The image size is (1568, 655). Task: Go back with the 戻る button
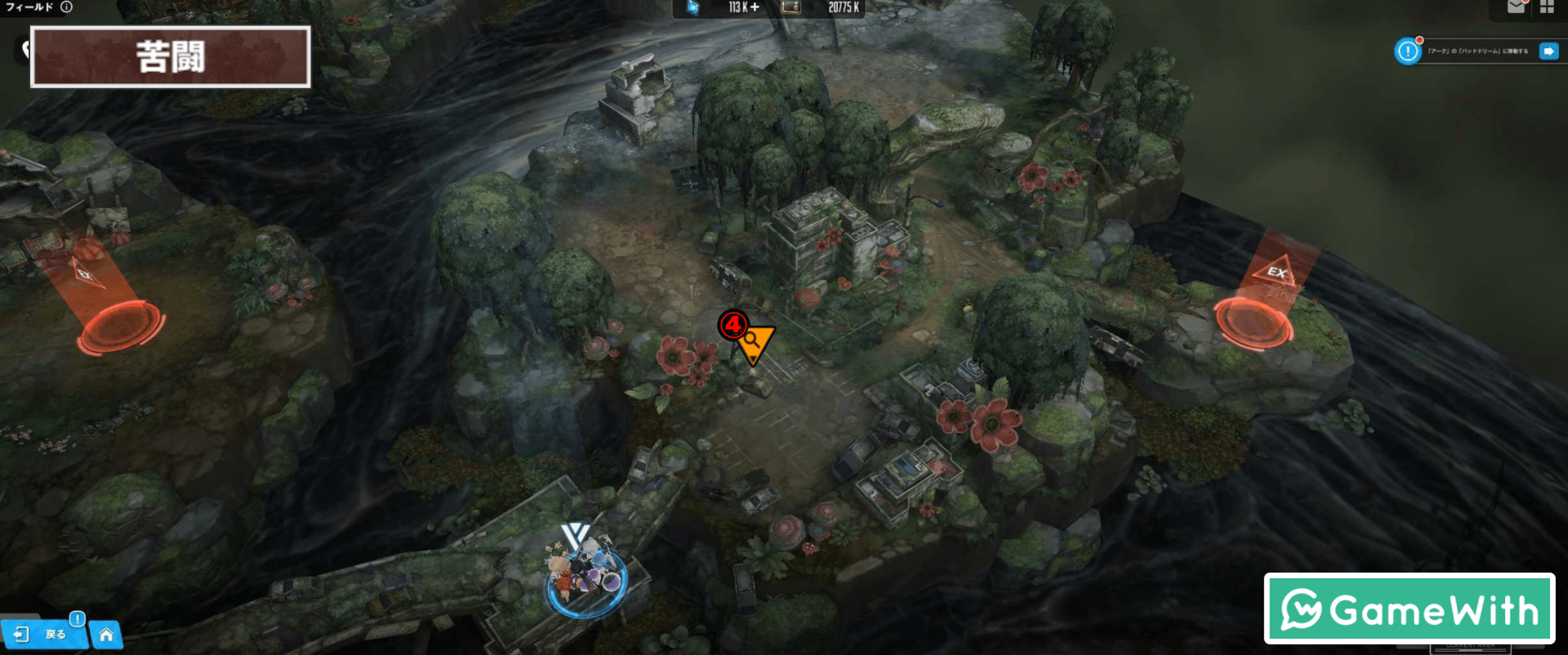(43, 634)
